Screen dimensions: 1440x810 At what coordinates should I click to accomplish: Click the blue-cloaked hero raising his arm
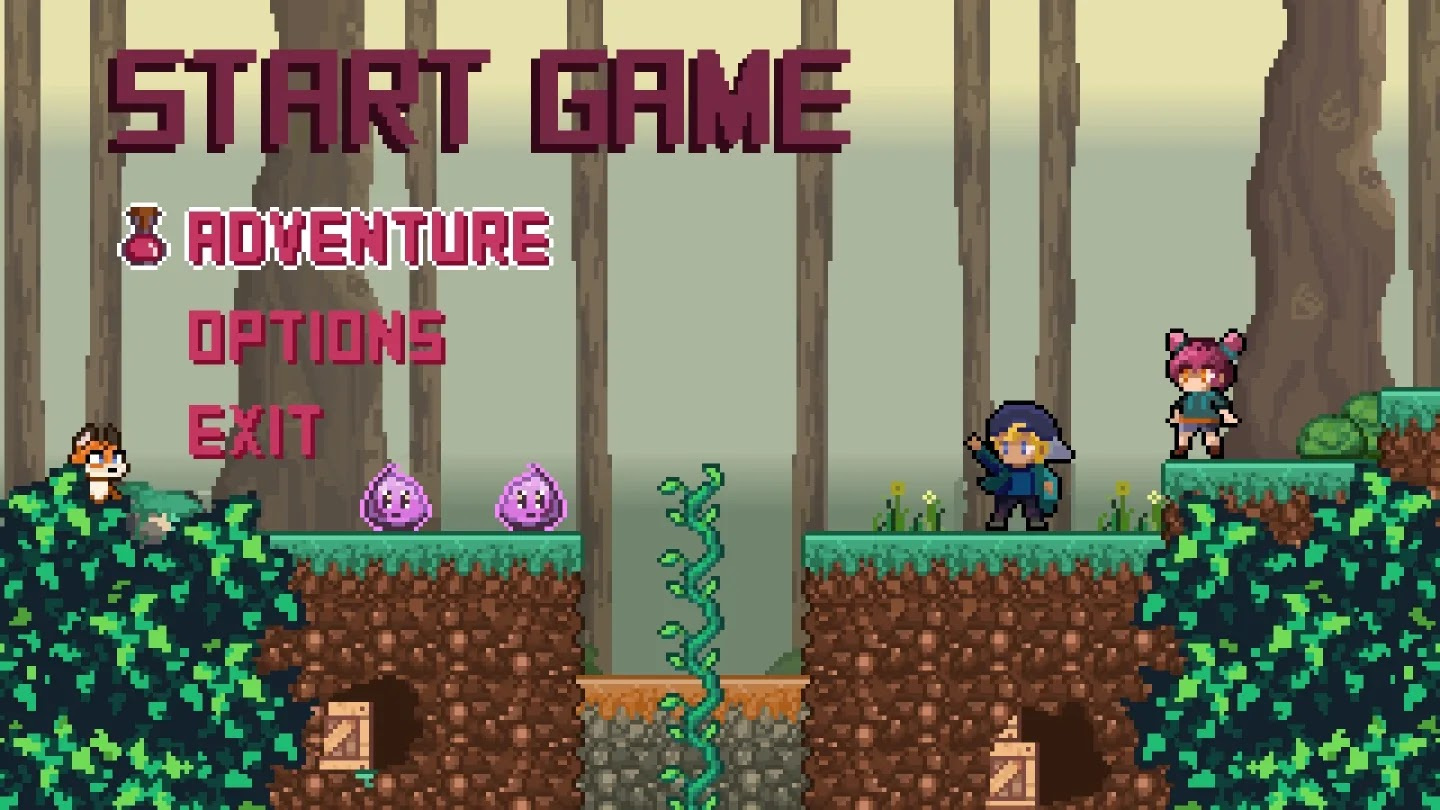point(1020,470)
